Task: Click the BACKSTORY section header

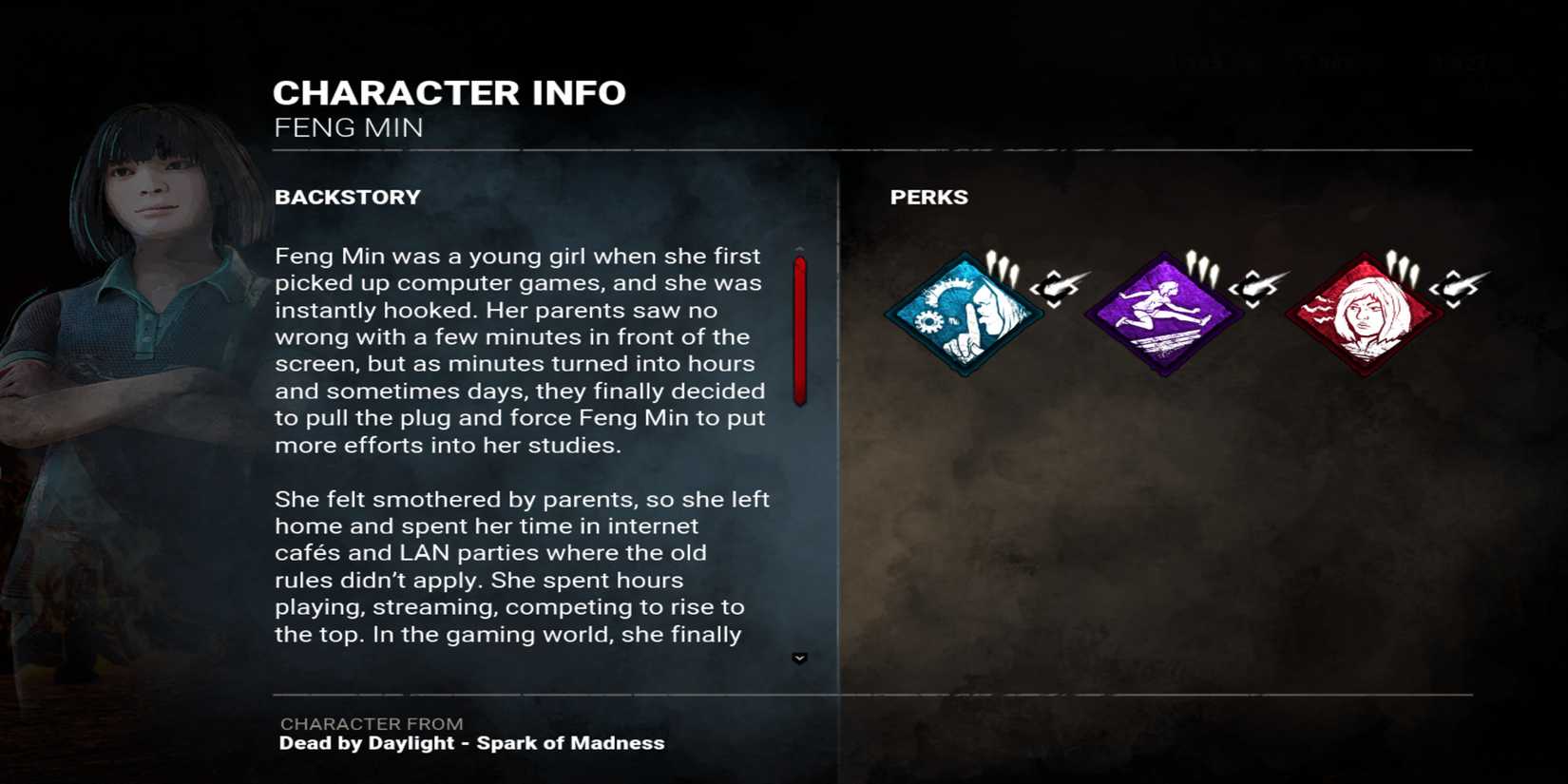Action: [x=348, y=197]
